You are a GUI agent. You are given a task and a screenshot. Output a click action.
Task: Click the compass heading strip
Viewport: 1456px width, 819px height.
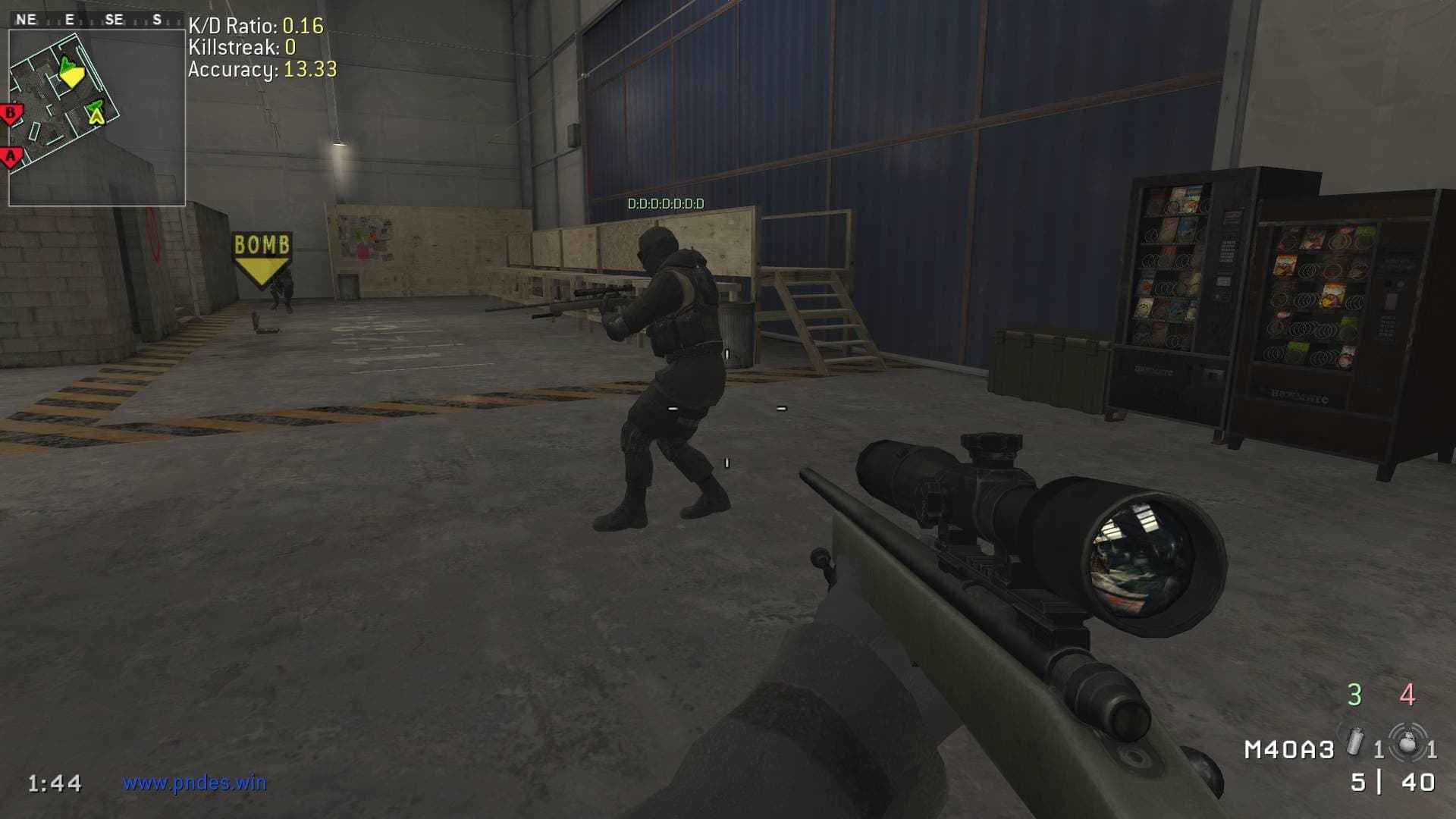tap(96, 20)
